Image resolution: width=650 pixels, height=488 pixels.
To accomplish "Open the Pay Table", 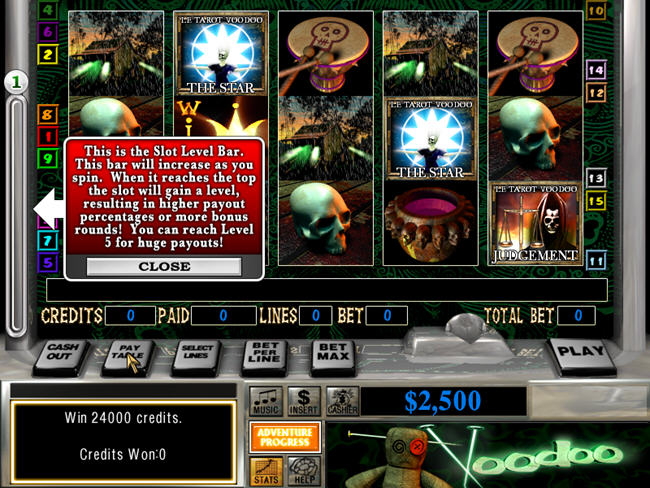I will click(x=128, y=356).
